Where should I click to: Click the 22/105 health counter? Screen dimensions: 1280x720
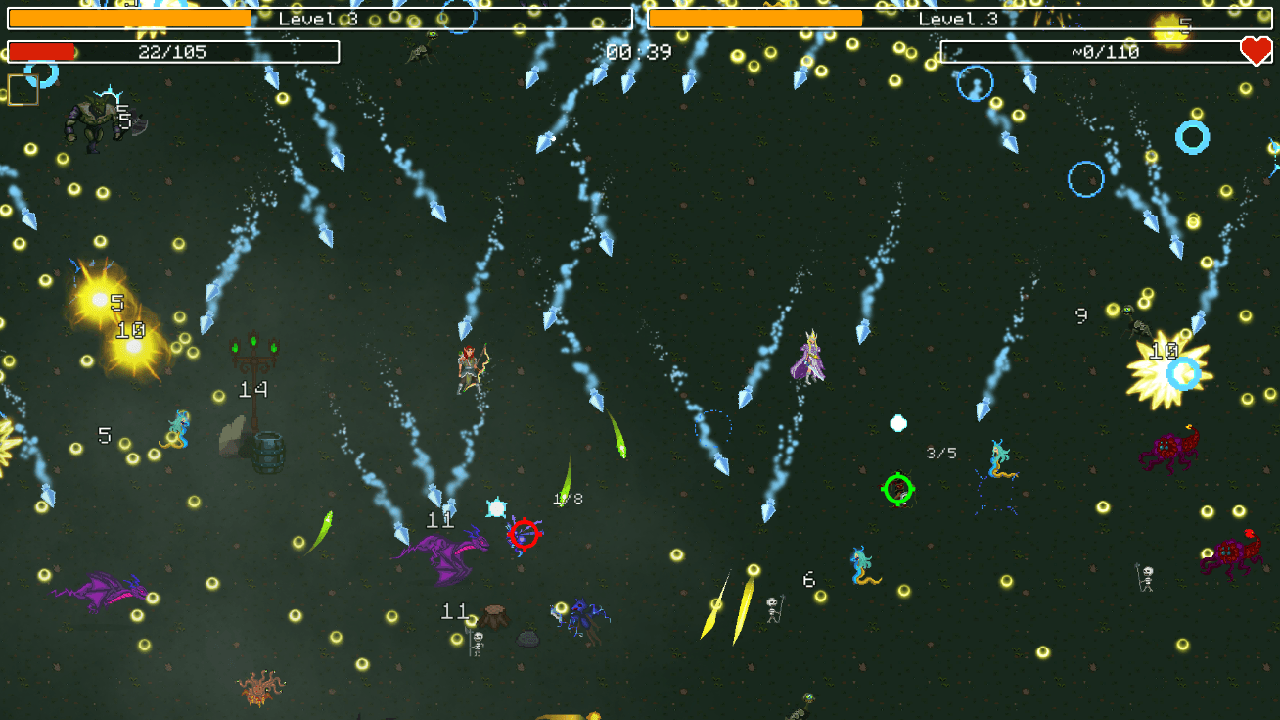tap(175, 52)
